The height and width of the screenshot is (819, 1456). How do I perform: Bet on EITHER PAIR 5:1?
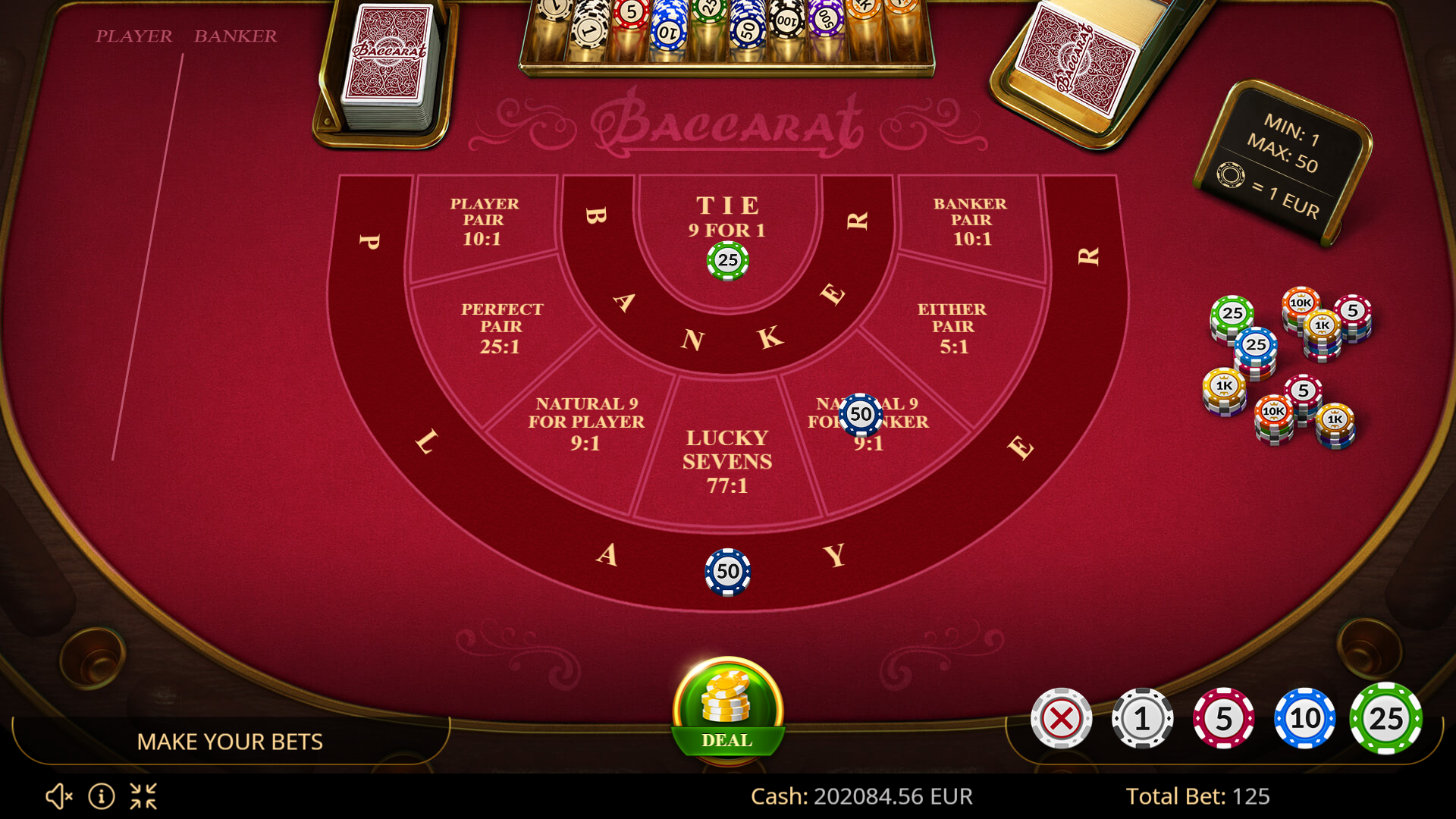(x=954, y=326)
